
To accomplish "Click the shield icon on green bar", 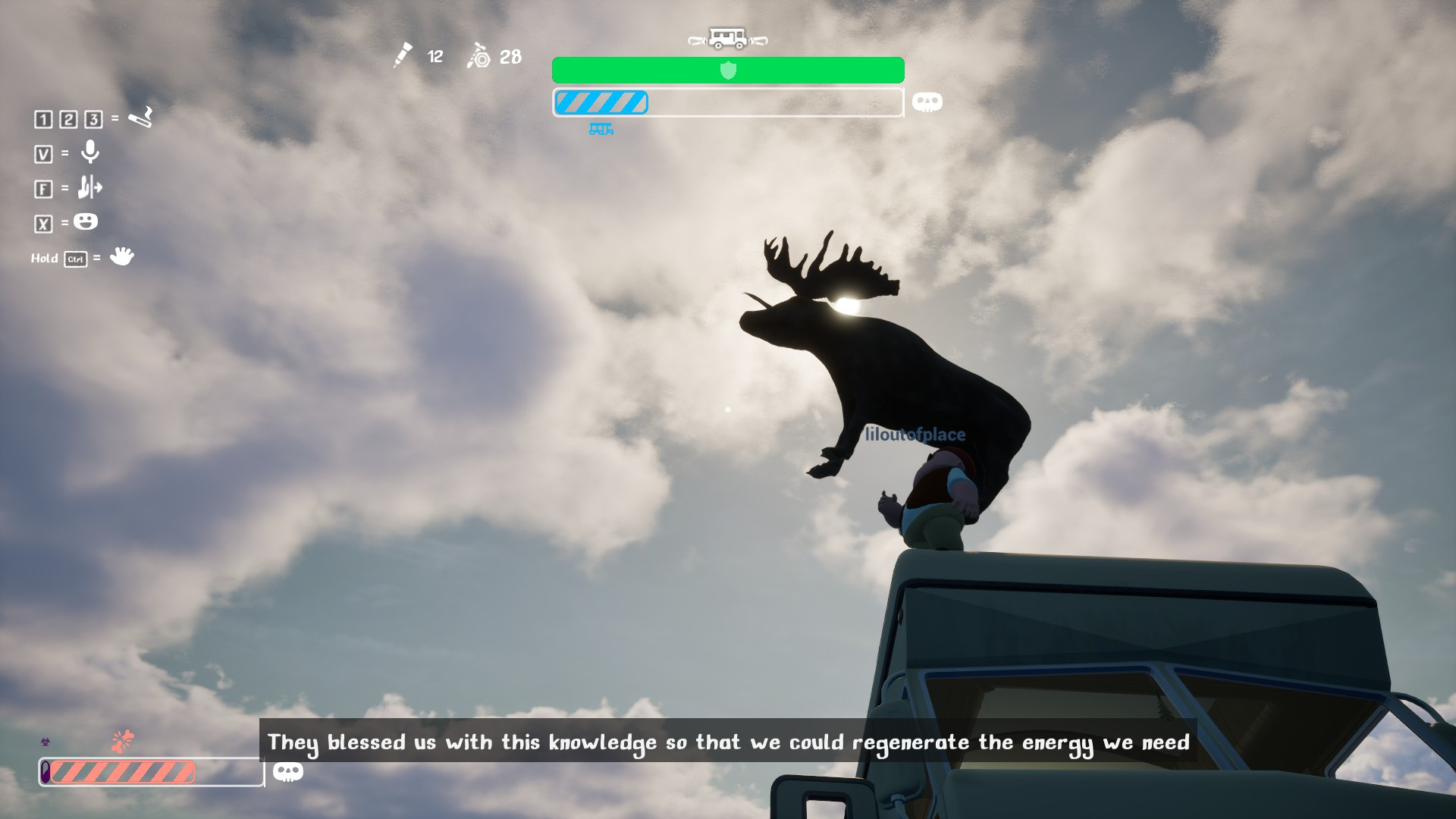I will 728,71.
